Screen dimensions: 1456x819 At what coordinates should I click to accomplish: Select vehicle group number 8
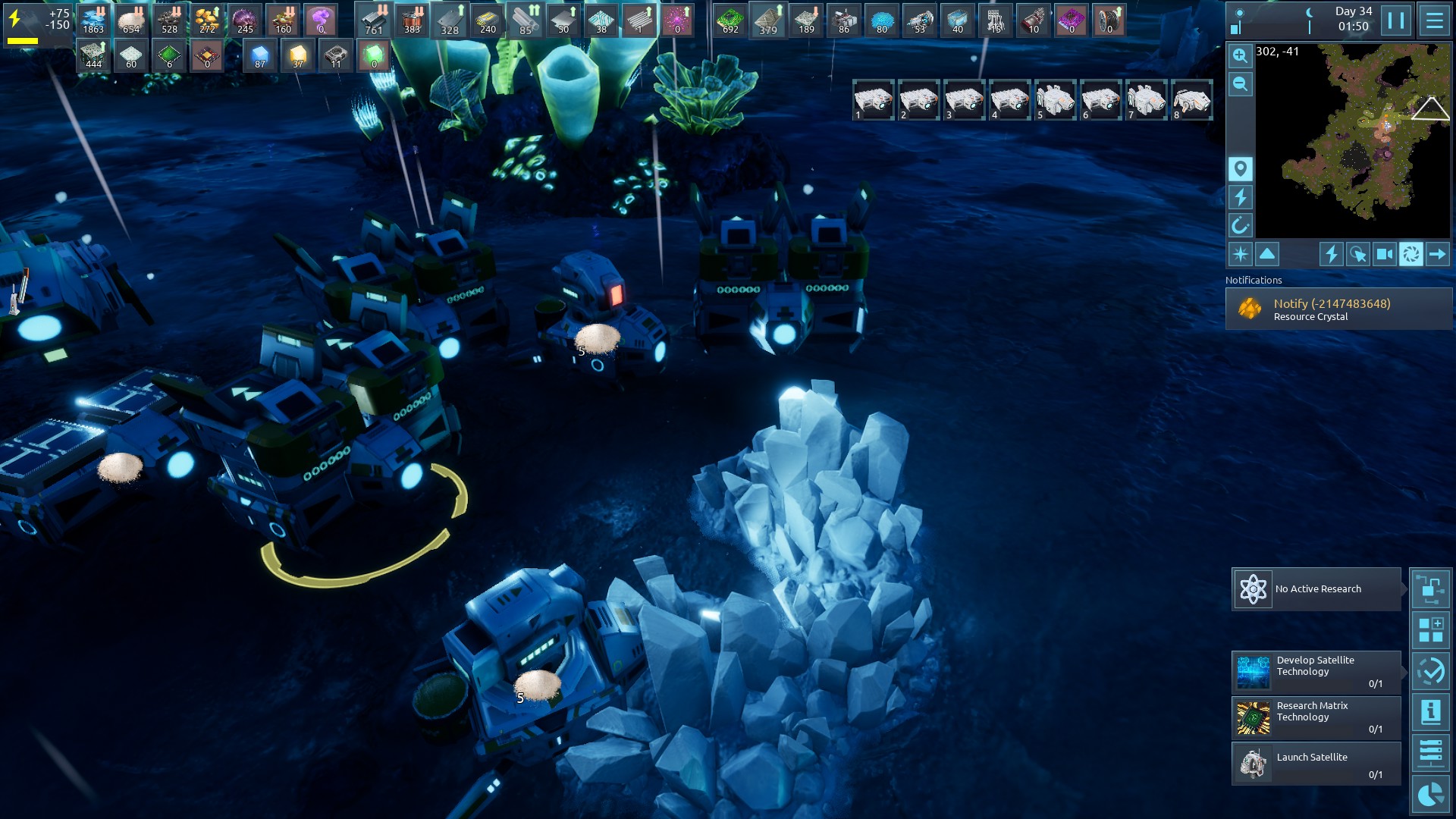coord(1191,100)
